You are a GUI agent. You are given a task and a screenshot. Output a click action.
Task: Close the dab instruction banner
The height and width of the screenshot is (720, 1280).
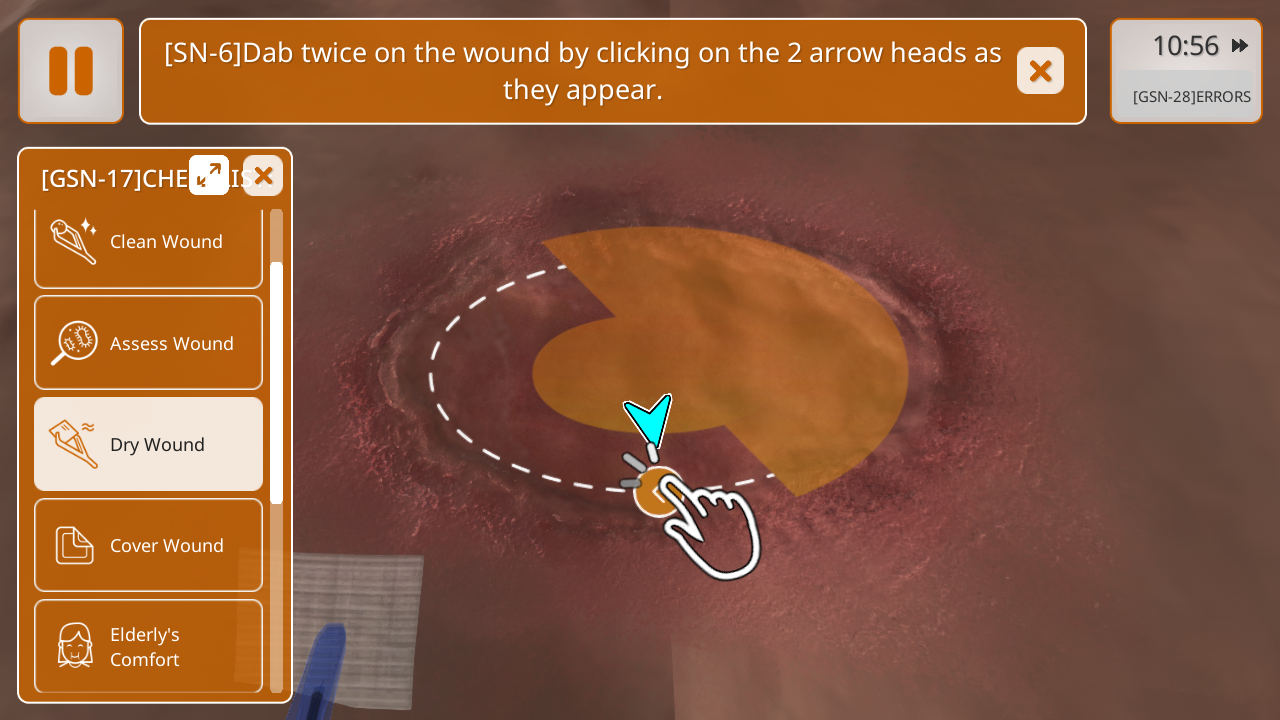pyautogui.click(x=1040, y=71)
